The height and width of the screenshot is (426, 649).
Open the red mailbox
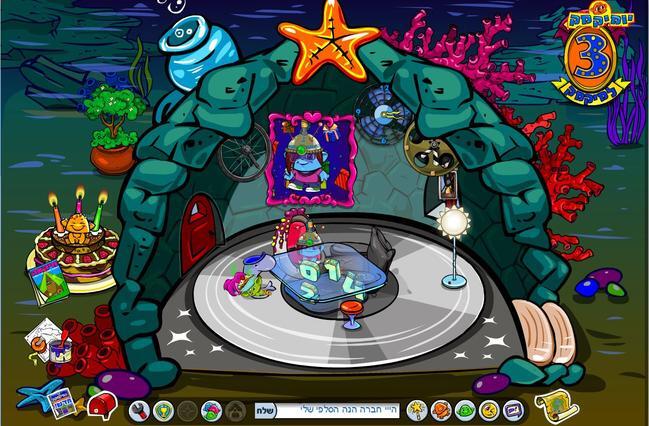coord(101,405)
